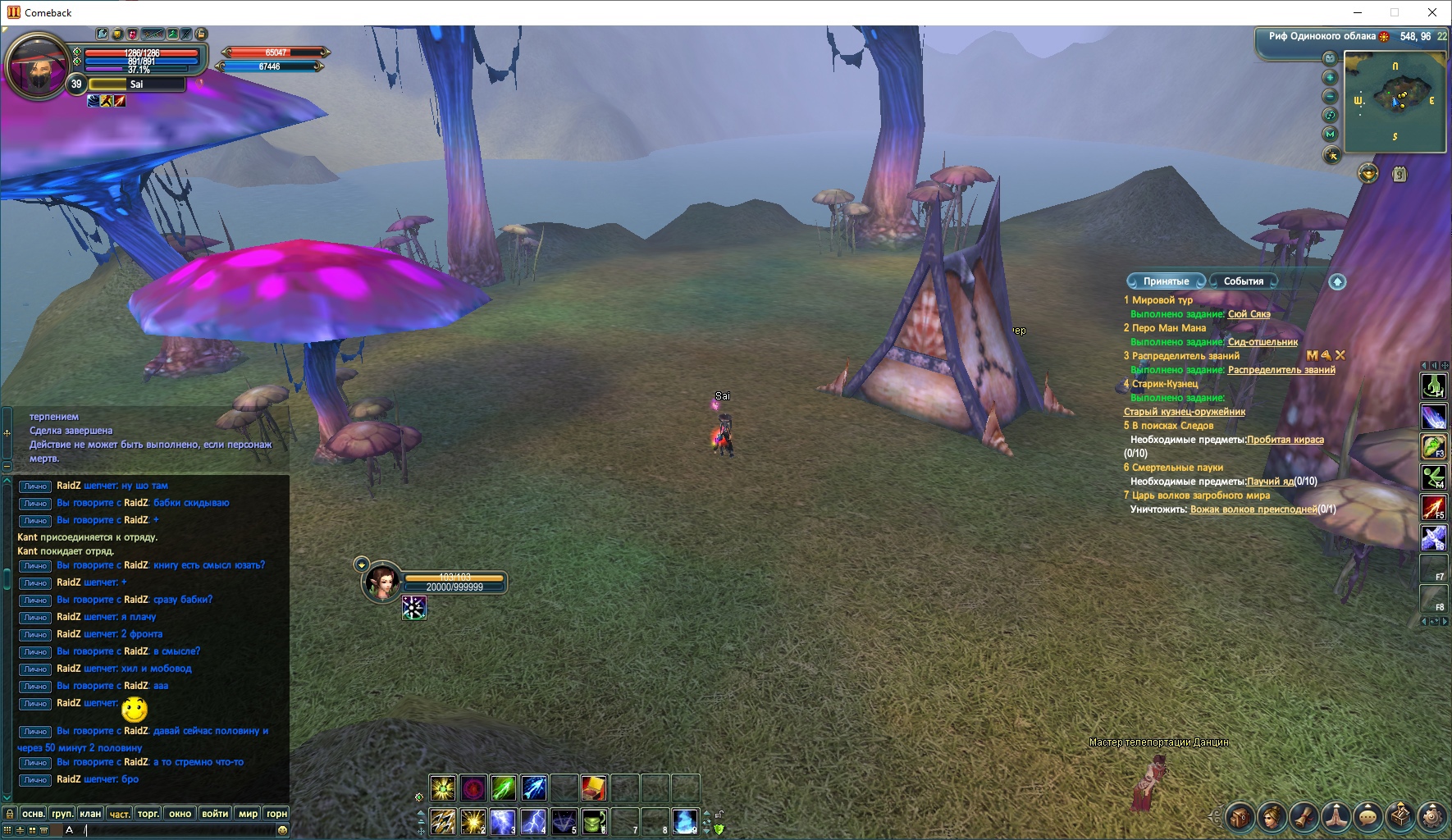Screen dimensions: 1452x840
Task: Close the Comeback game window
Action: [1432, 12]
